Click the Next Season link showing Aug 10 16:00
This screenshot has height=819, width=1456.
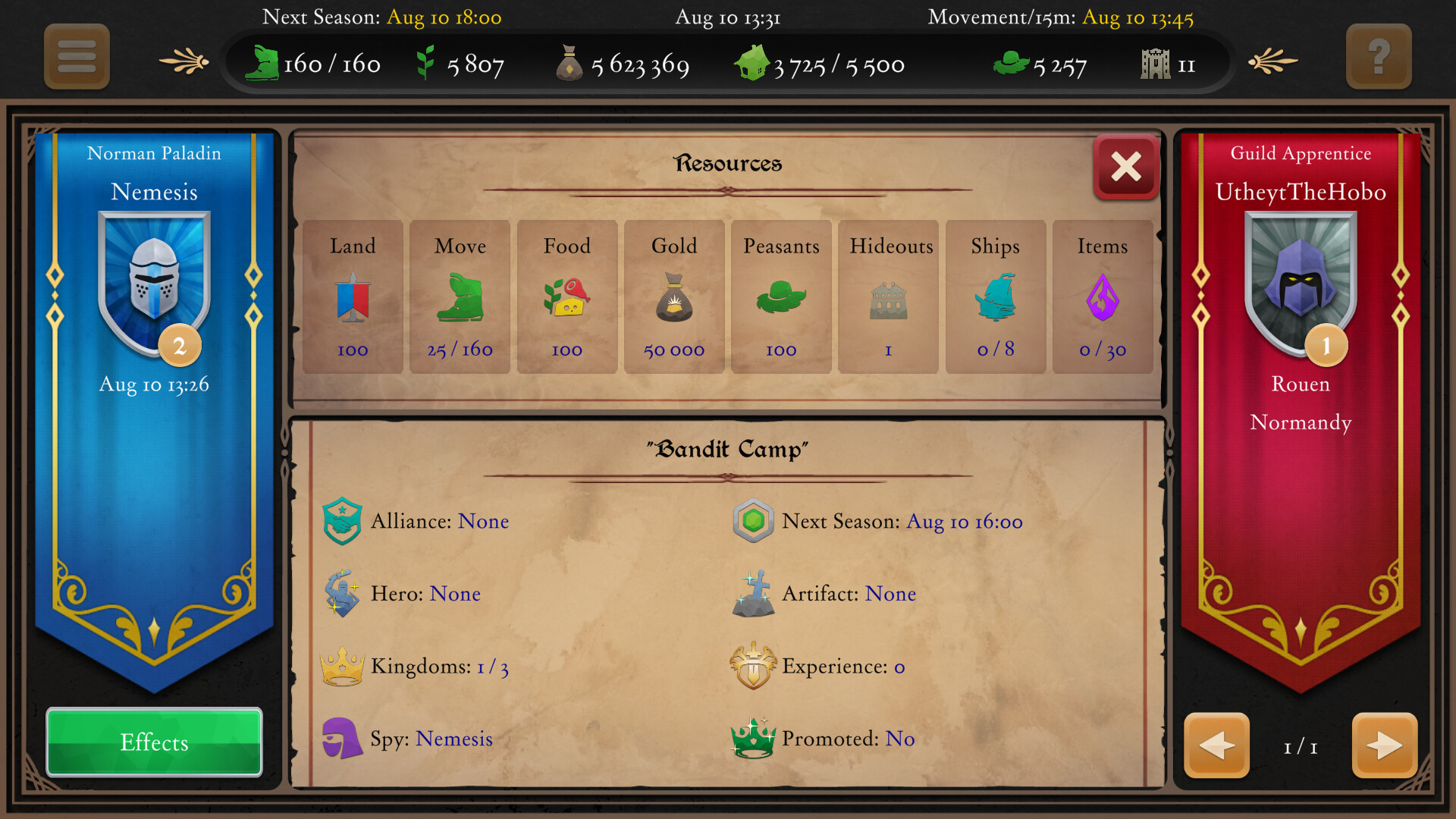tap(965, 522)
